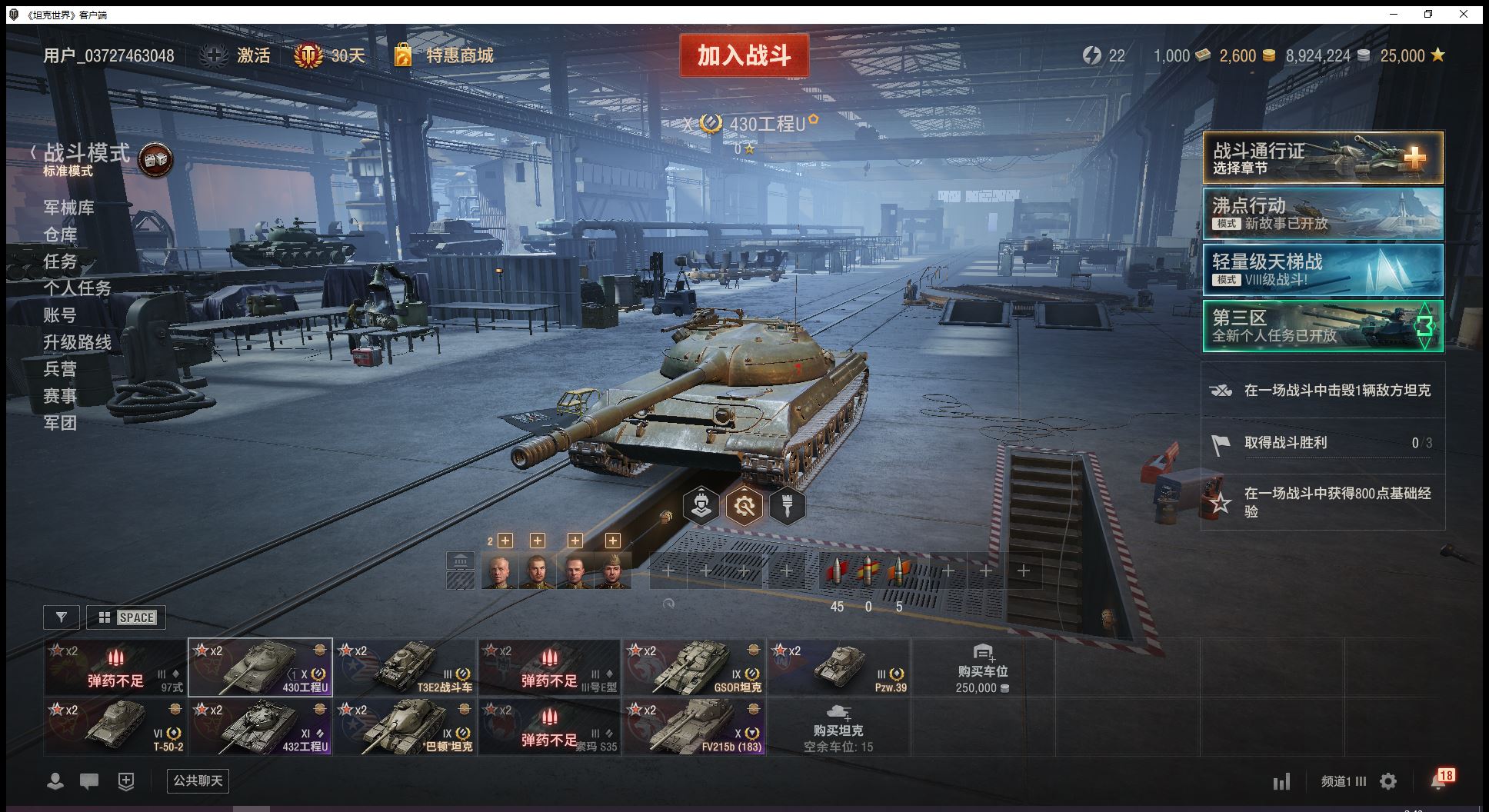The width and height of the screenshot is (1489, 812).
Task: Open the 军团 clan page
Action: 60,423
